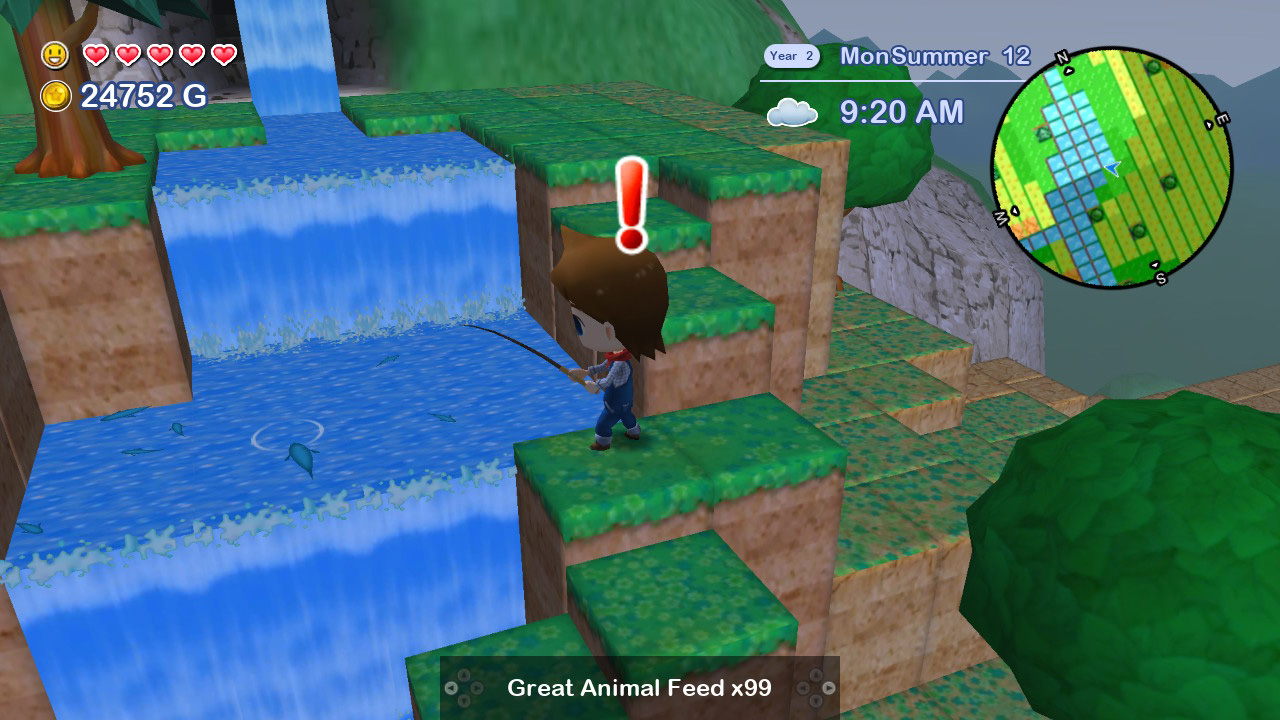Click the S compass marker on the minimap

pyautogui.click(x=1160, y=278)
